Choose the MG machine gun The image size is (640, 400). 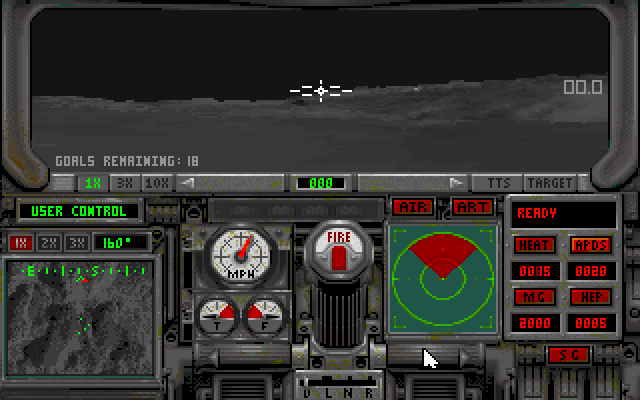point(534,297)
